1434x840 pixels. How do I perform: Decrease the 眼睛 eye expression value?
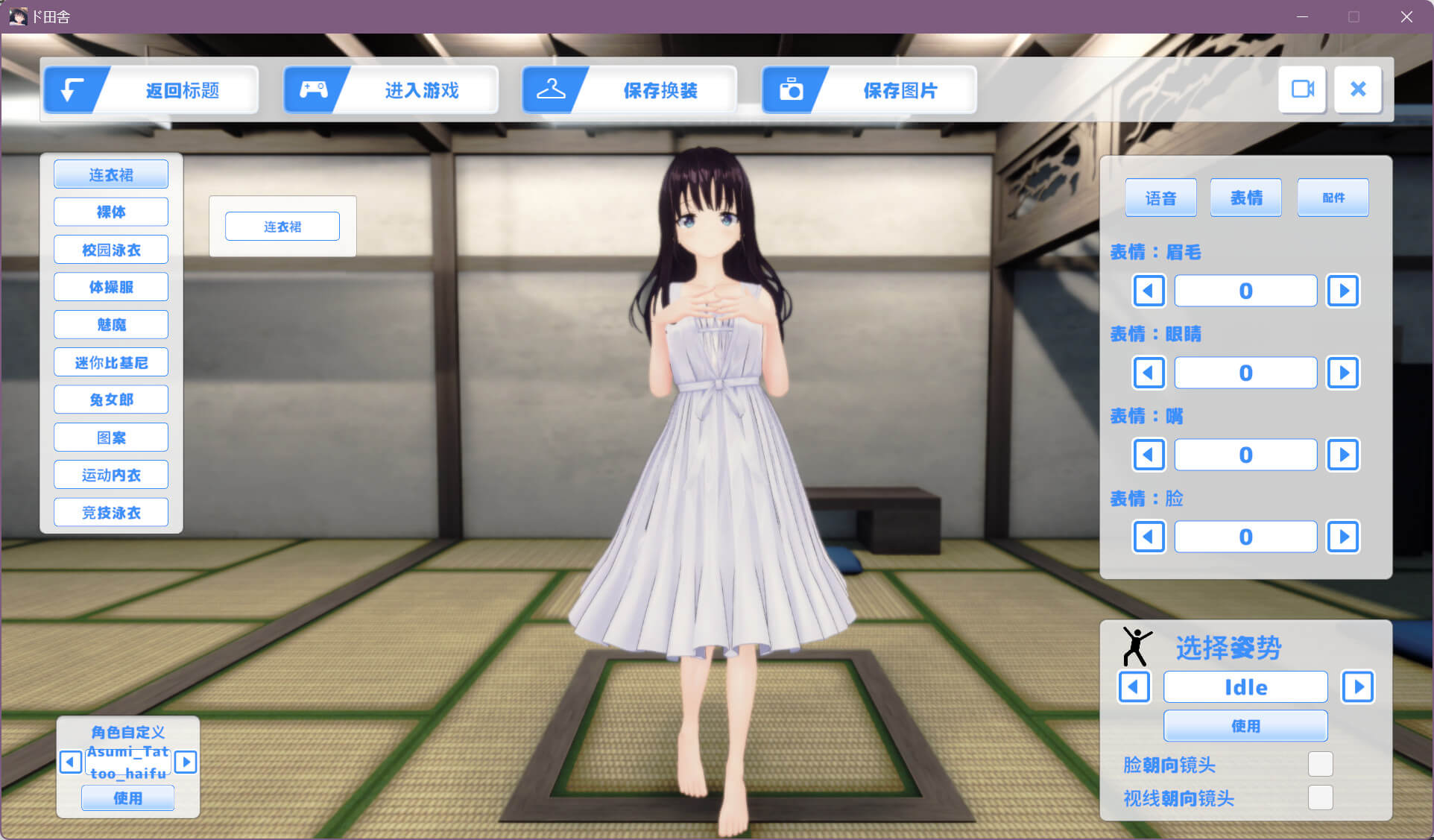click(1149, 373)
